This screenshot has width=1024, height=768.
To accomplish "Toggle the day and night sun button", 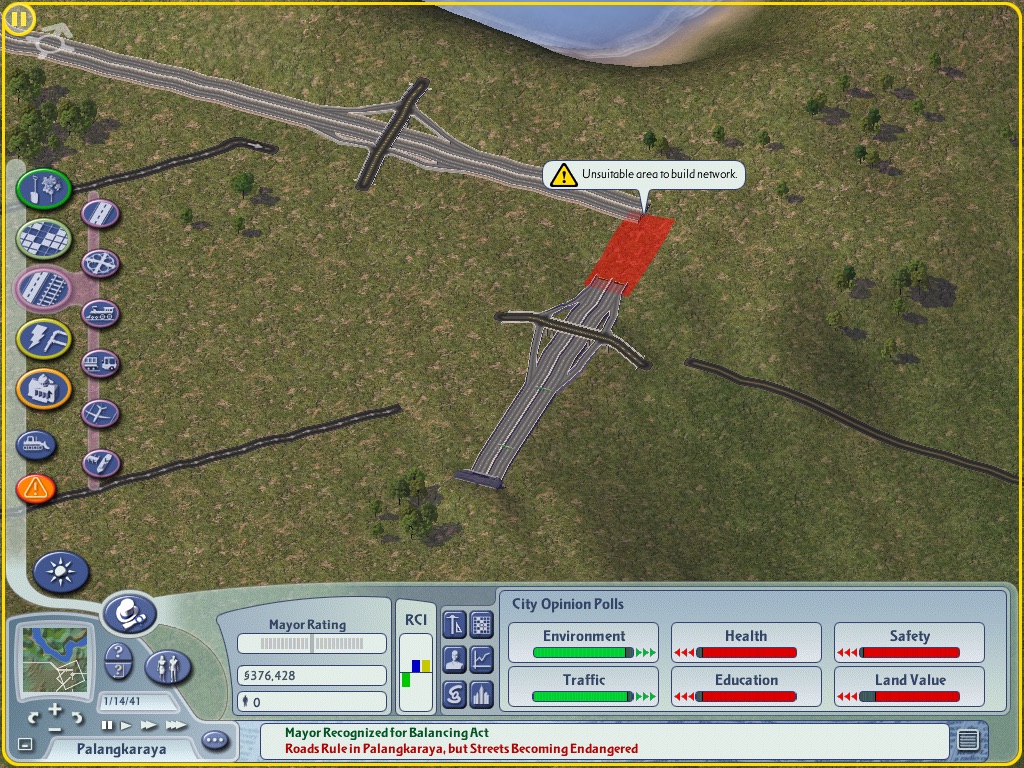I will (x=61, y=572).
